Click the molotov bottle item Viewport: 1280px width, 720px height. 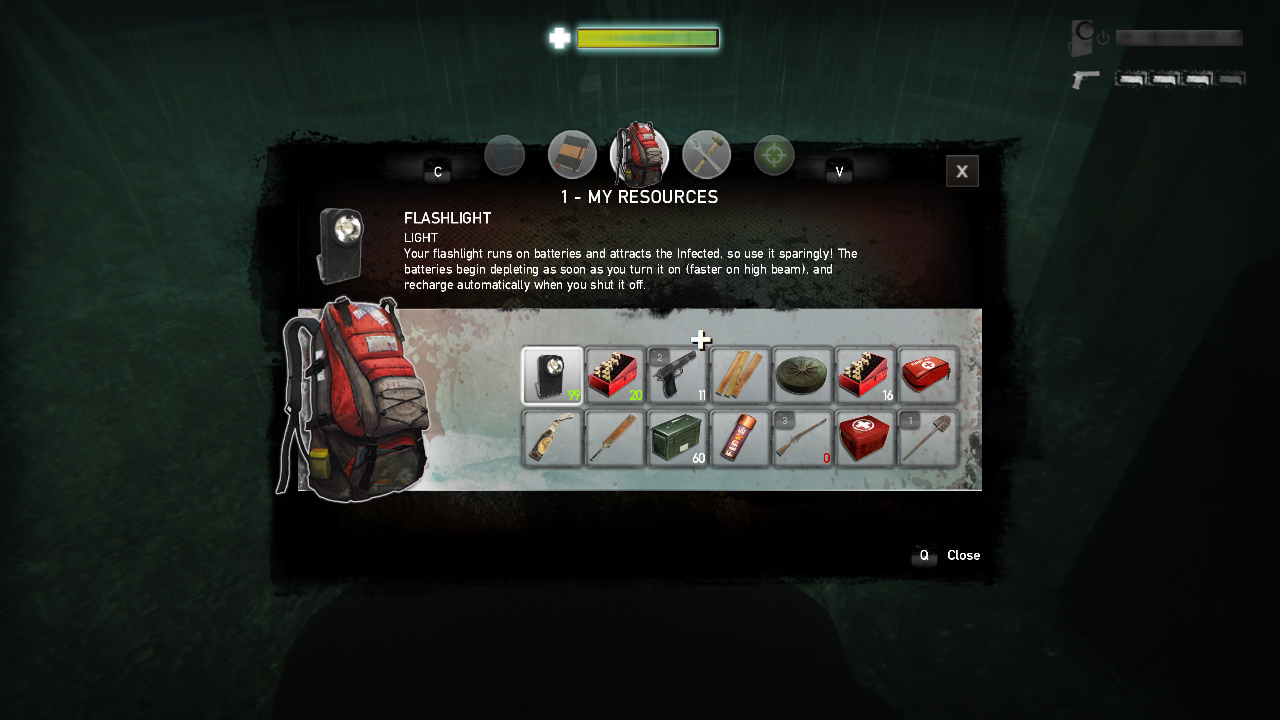click(553, 438)
